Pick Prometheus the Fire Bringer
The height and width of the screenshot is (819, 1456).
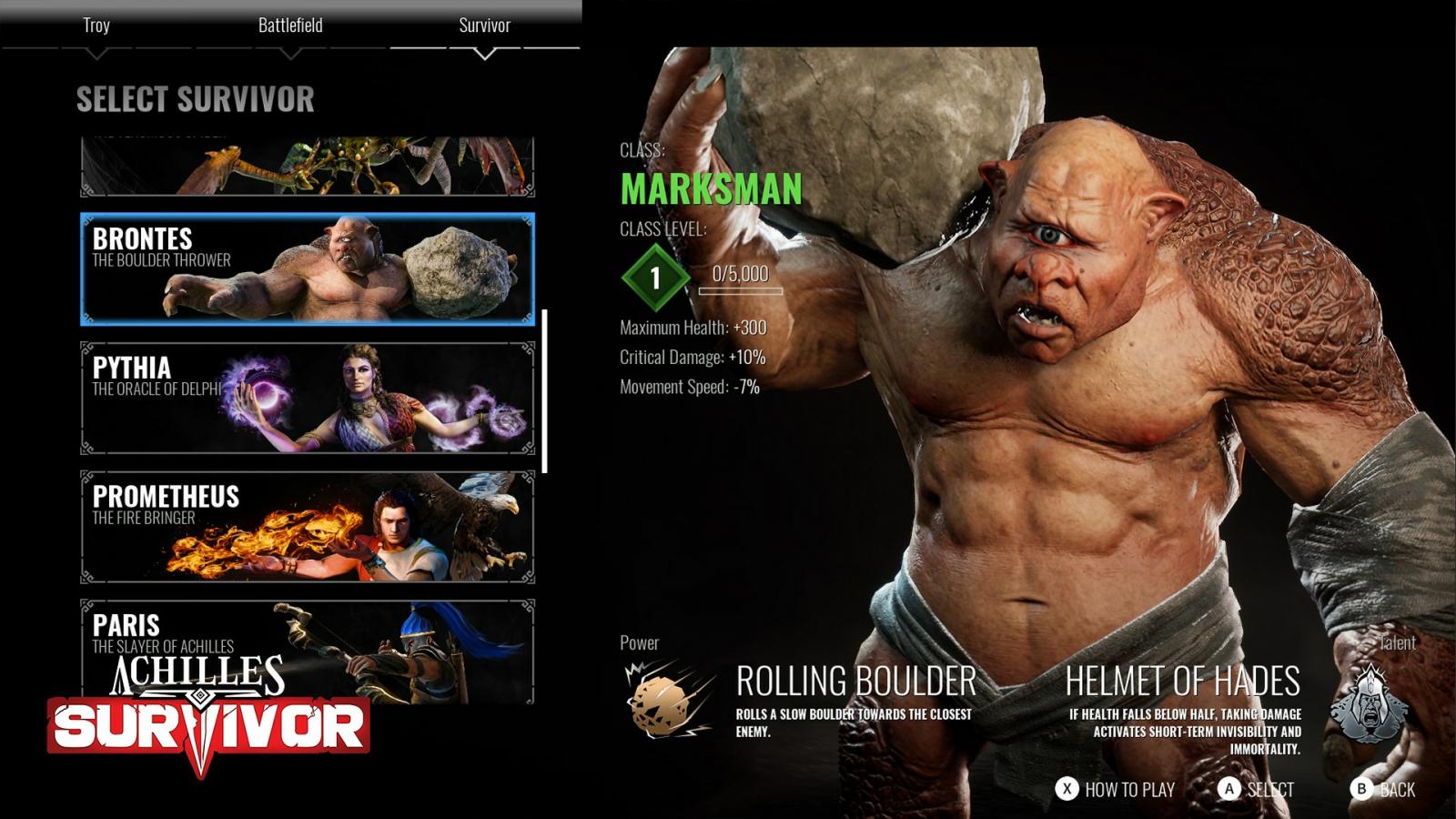[x=308, y=527]
